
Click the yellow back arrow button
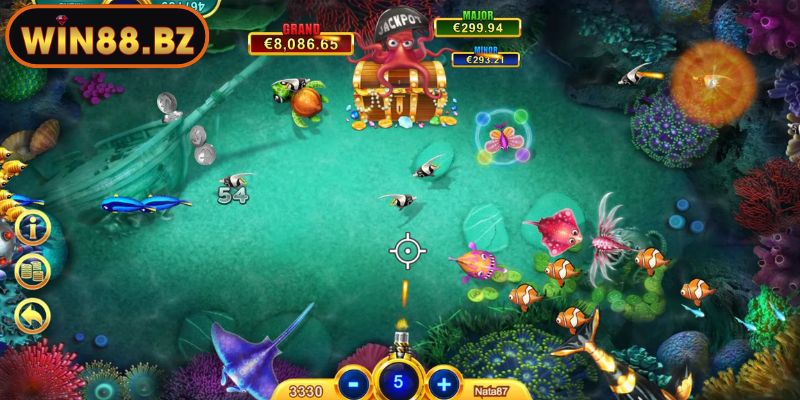coord(32,316)
